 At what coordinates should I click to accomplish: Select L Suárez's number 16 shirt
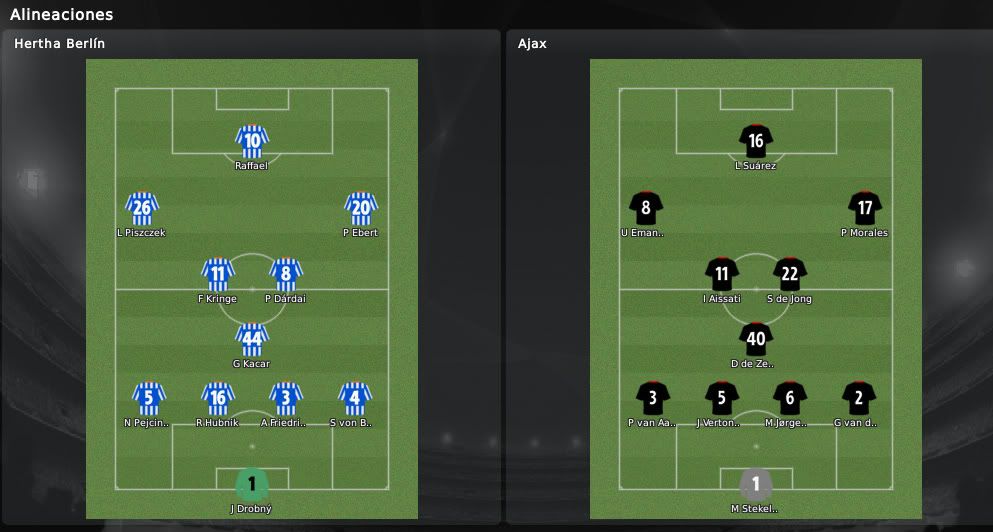756,141
